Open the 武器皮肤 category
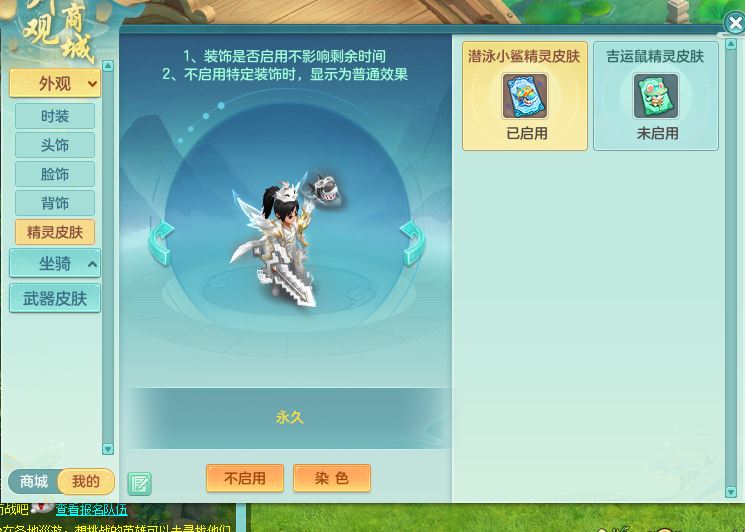This screenshot has height=532, width=745. (x=55, y=298)
